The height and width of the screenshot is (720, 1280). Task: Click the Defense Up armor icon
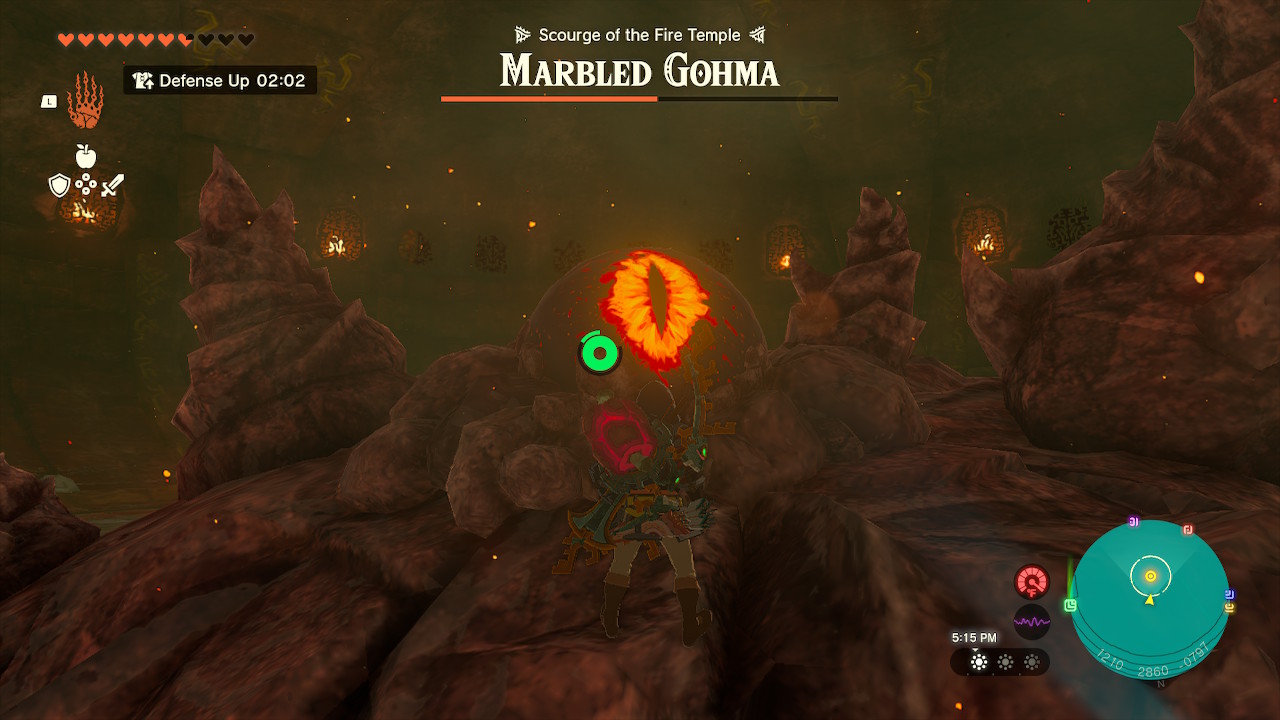click(x=143, y=80)
